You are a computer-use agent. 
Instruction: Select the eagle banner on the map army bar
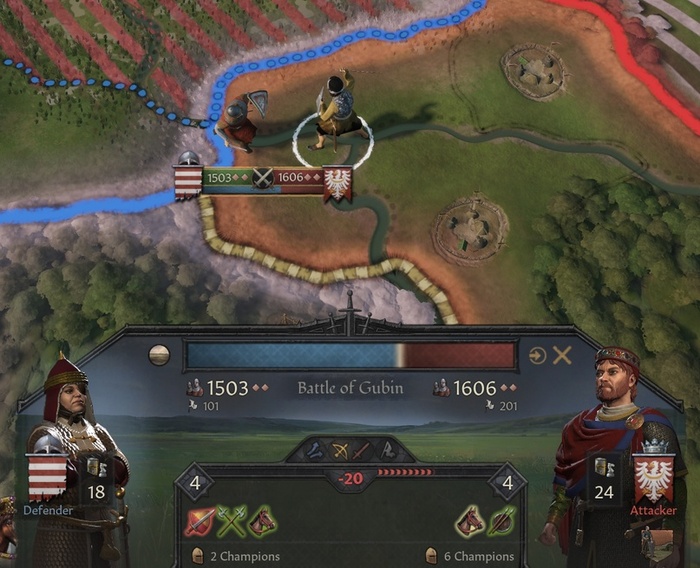coord(338,183)
